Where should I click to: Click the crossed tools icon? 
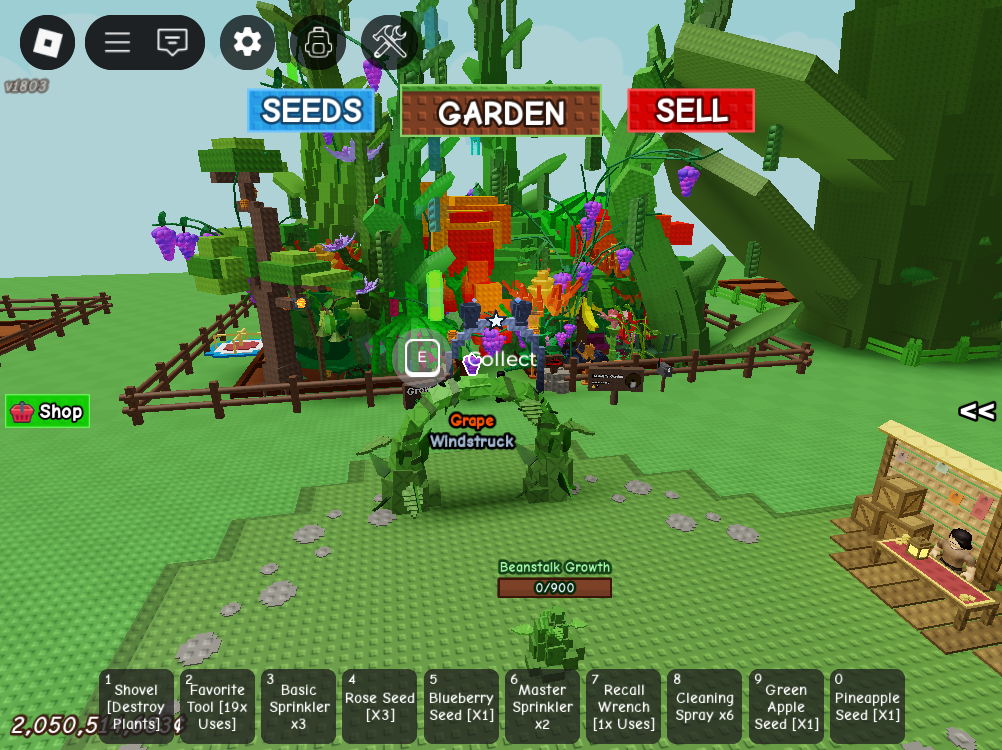pyautogui.click(x=389, y=42)
